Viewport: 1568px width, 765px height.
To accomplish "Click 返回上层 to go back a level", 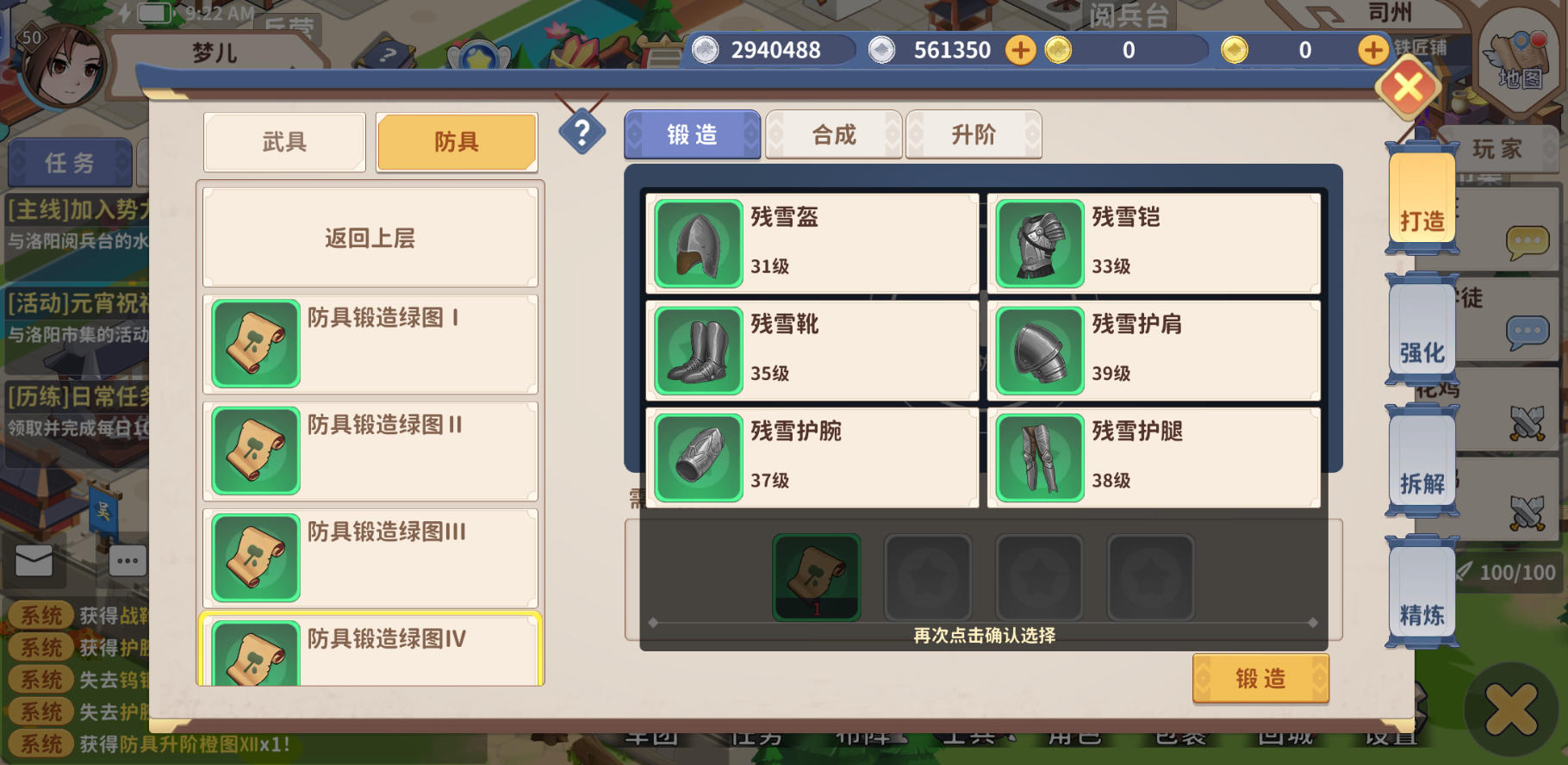I will (370, 238).
